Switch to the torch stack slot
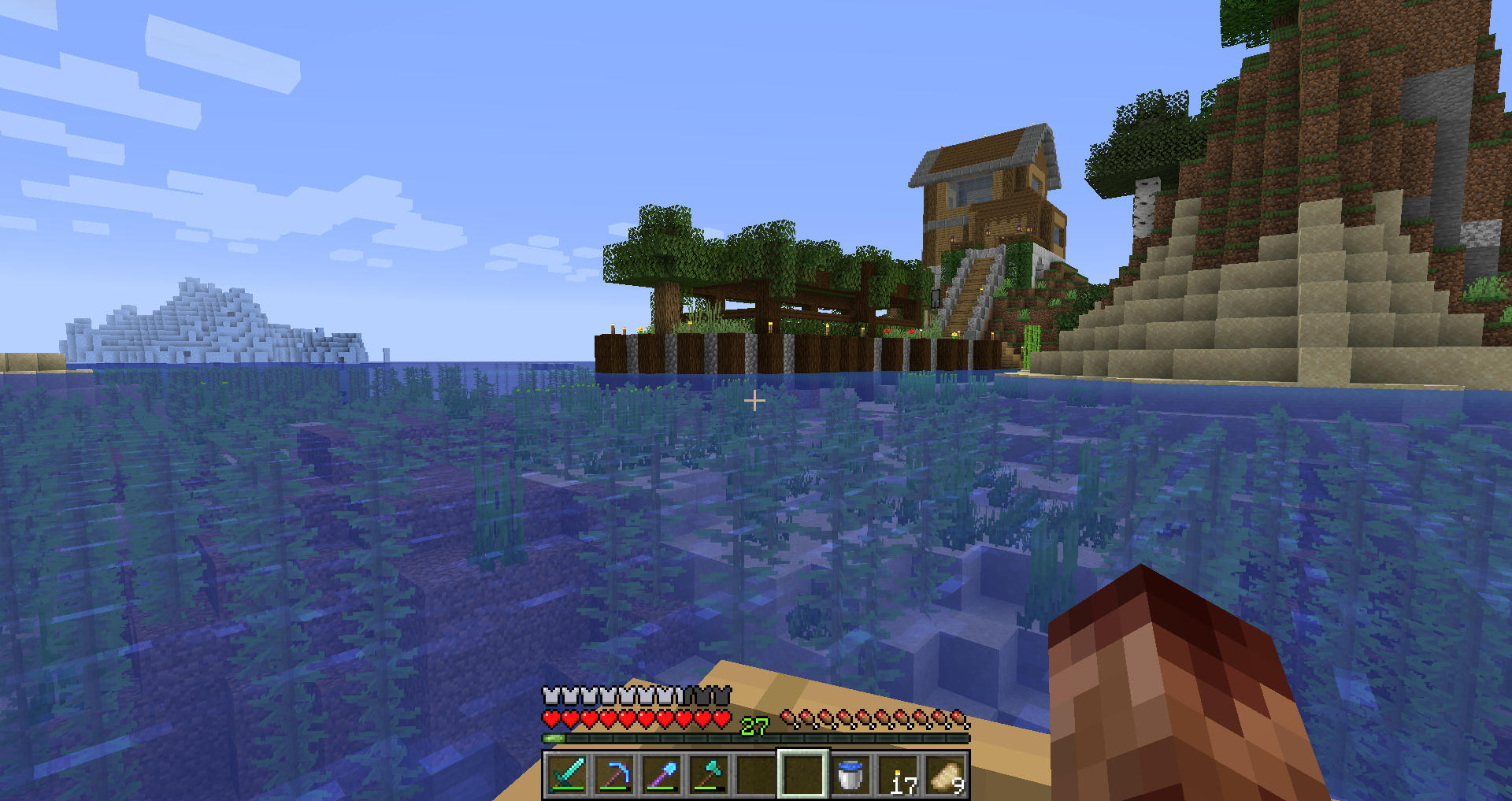 pos(898,775)
